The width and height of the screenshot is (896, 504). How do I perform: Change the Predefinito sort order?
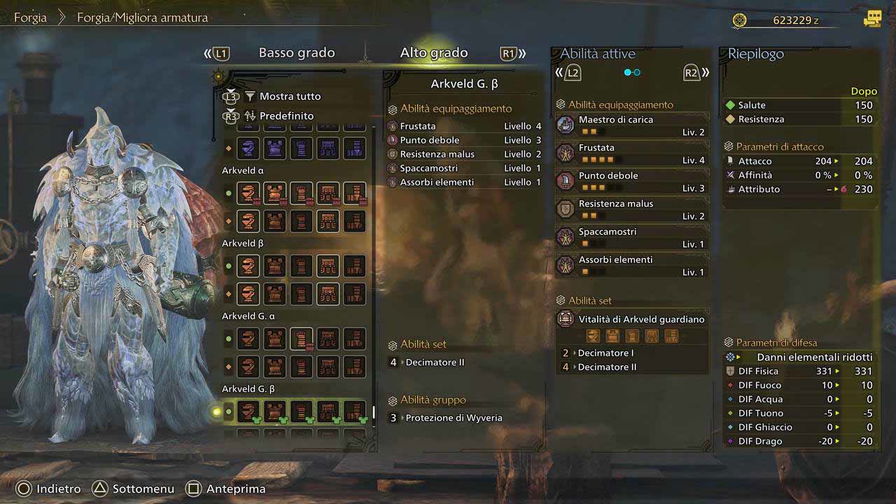286,116
